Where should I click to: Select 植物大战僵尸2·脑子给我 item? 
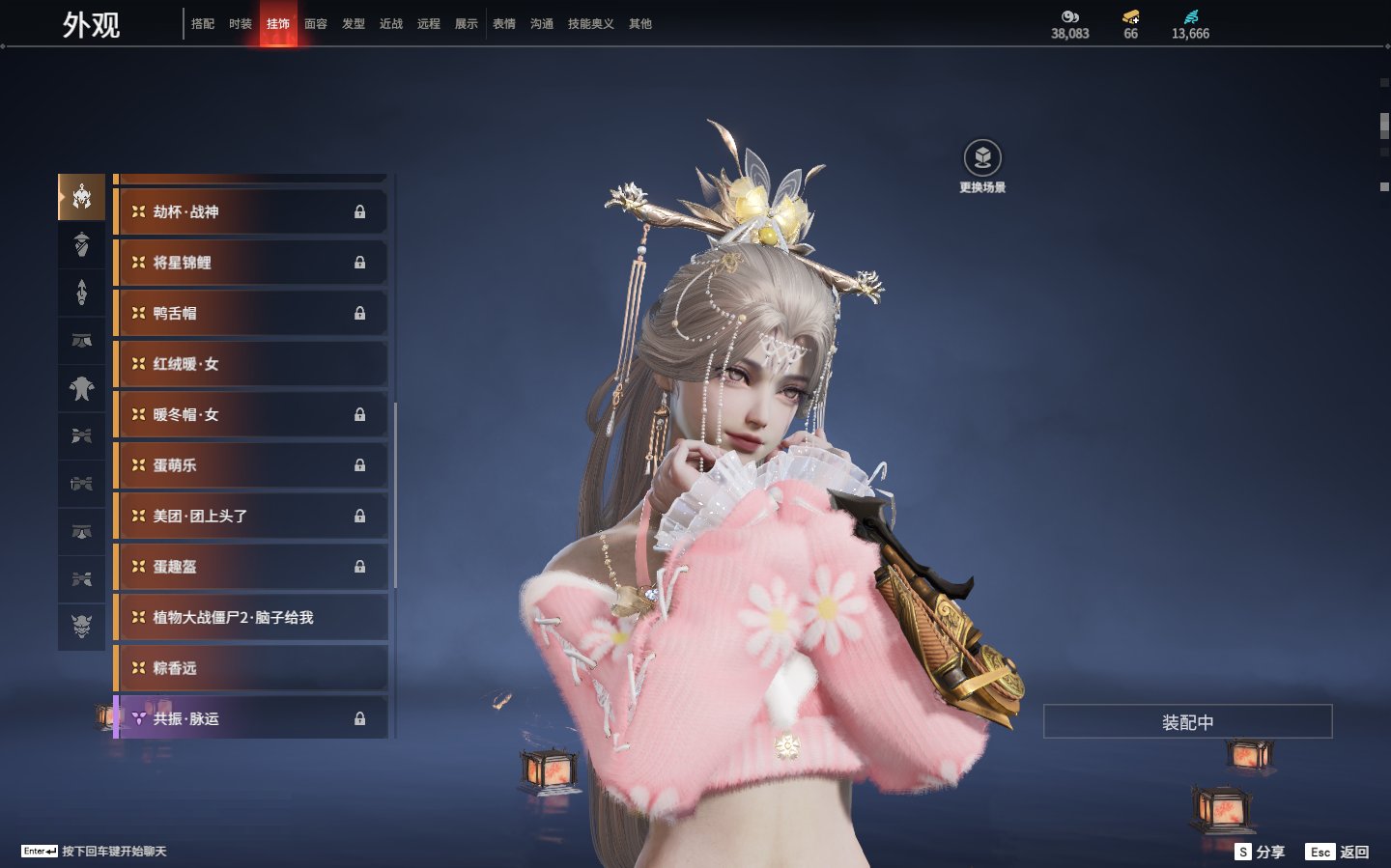click(251, 617)
